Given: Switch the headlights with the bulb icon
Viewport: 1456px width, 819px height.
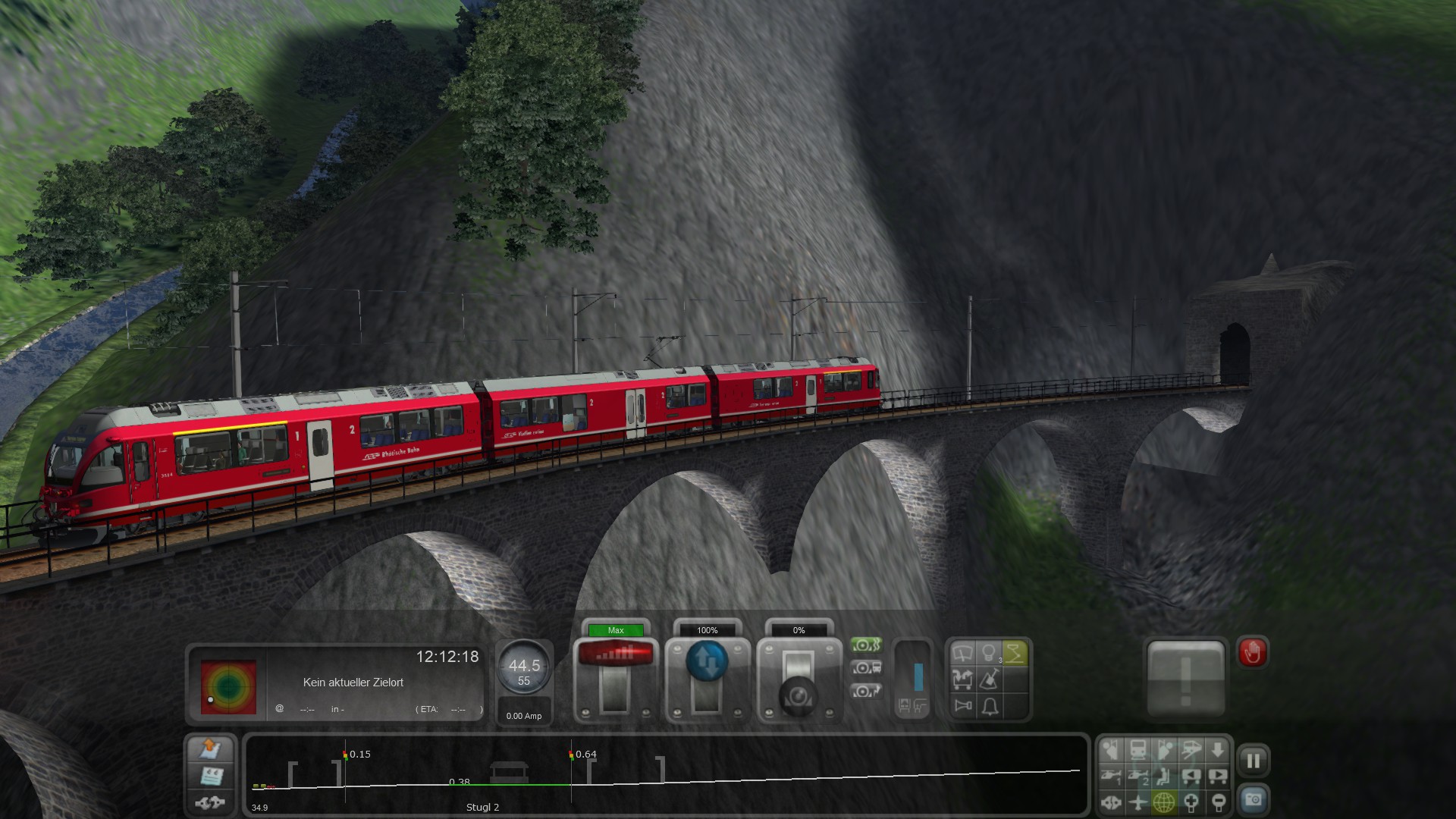Looking at the screenshot, I should tap(988, 653).
